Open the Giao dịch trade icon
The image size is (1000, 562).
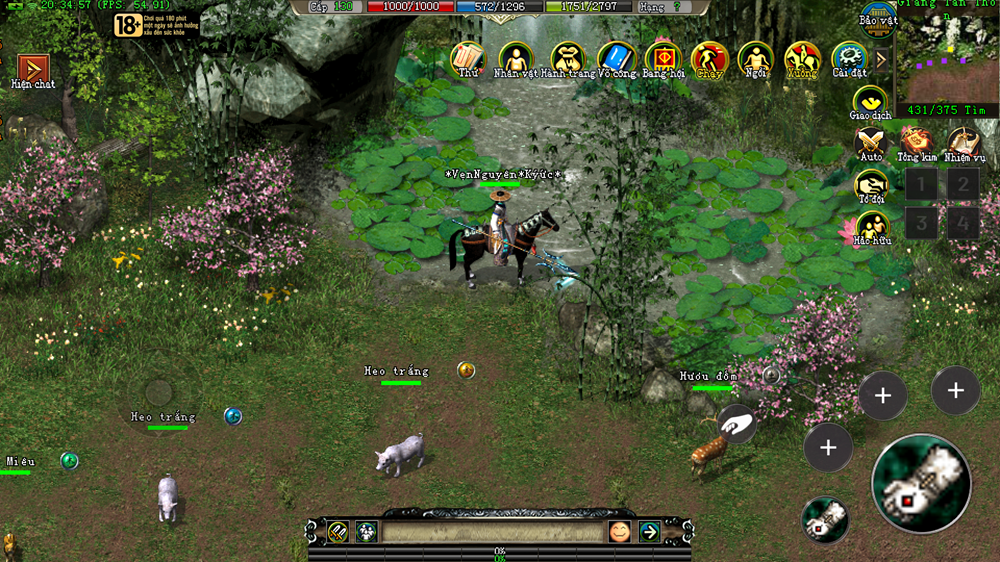[870, 101]
